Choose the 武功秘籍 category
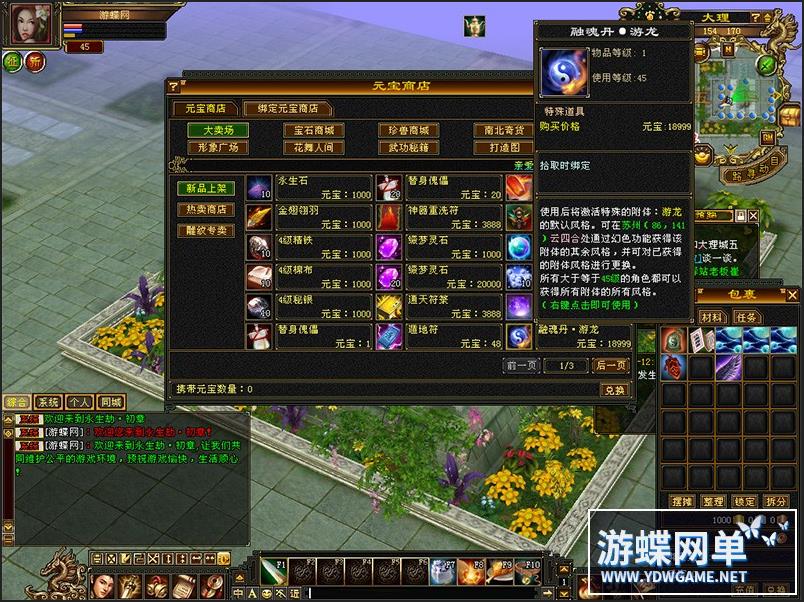 coord(408,147)
